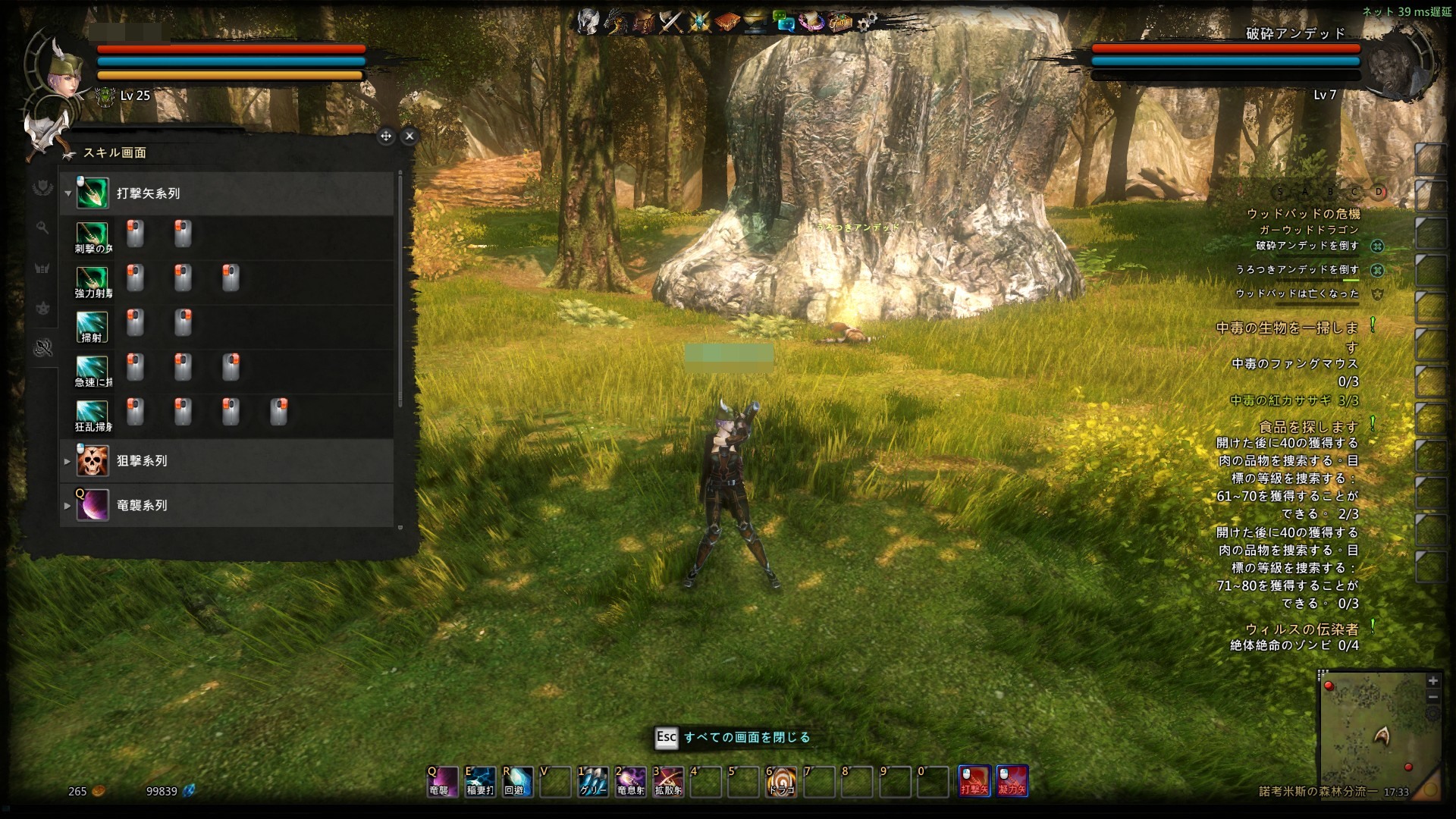
Task: Select the 狂乱掃射 skill icon
Action: pyautogui.click(x=93, y=415)
